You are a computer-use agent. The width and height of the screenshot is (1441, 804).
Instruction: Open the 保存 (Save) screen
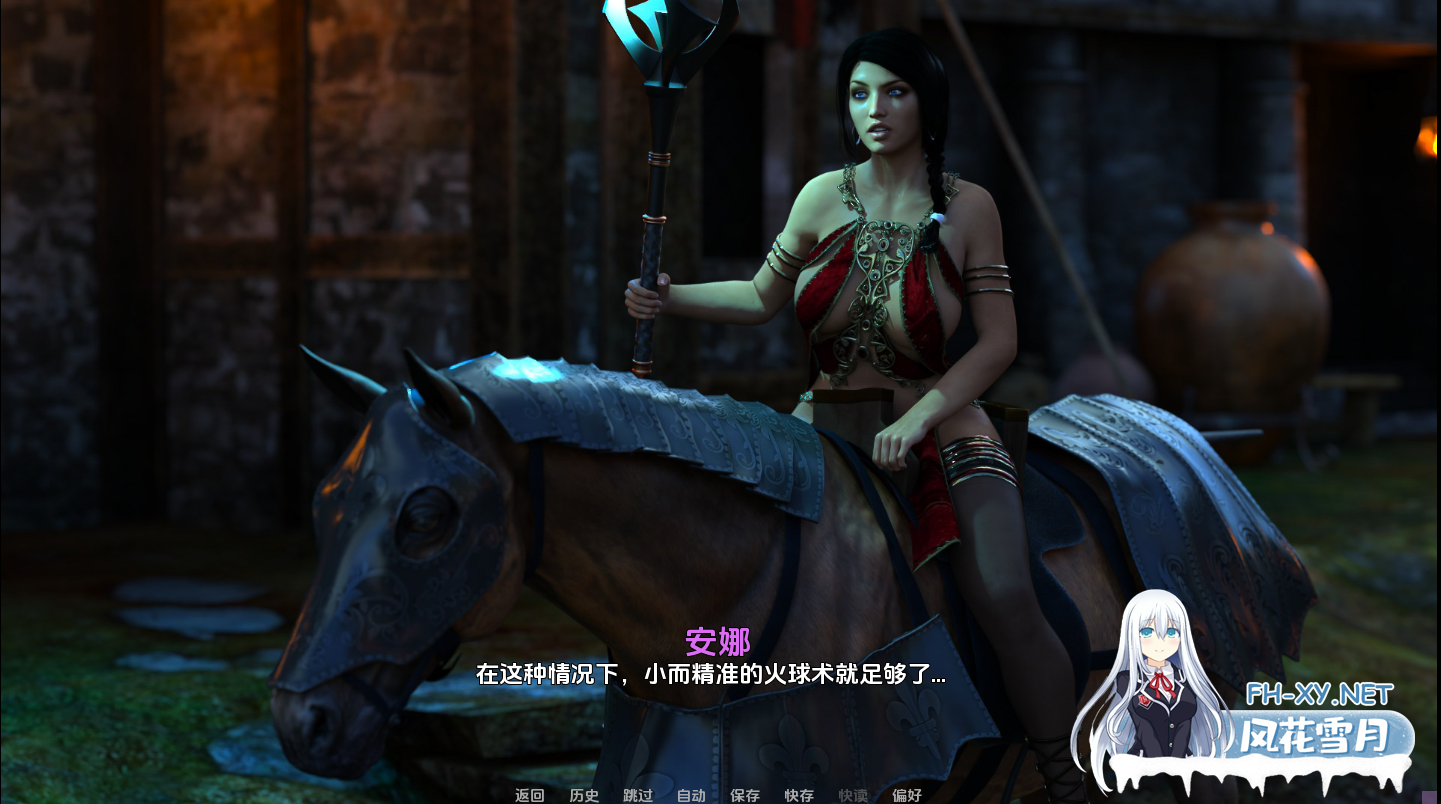coord(745,795)
